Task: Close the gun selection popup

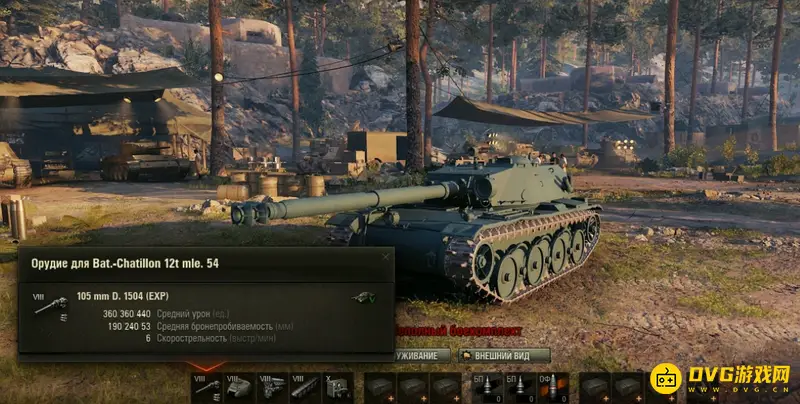Action: click(386, 257)
